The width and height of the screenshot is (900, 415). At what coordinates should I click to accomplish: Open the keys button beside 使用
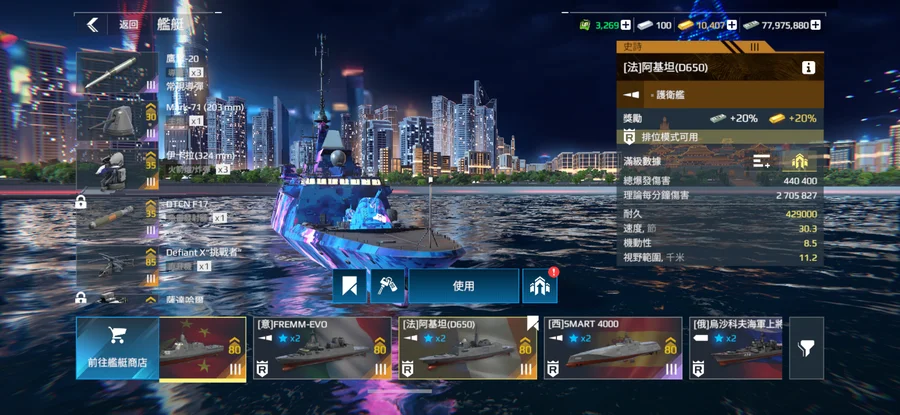pyautogui.click(x=386, y=286)
